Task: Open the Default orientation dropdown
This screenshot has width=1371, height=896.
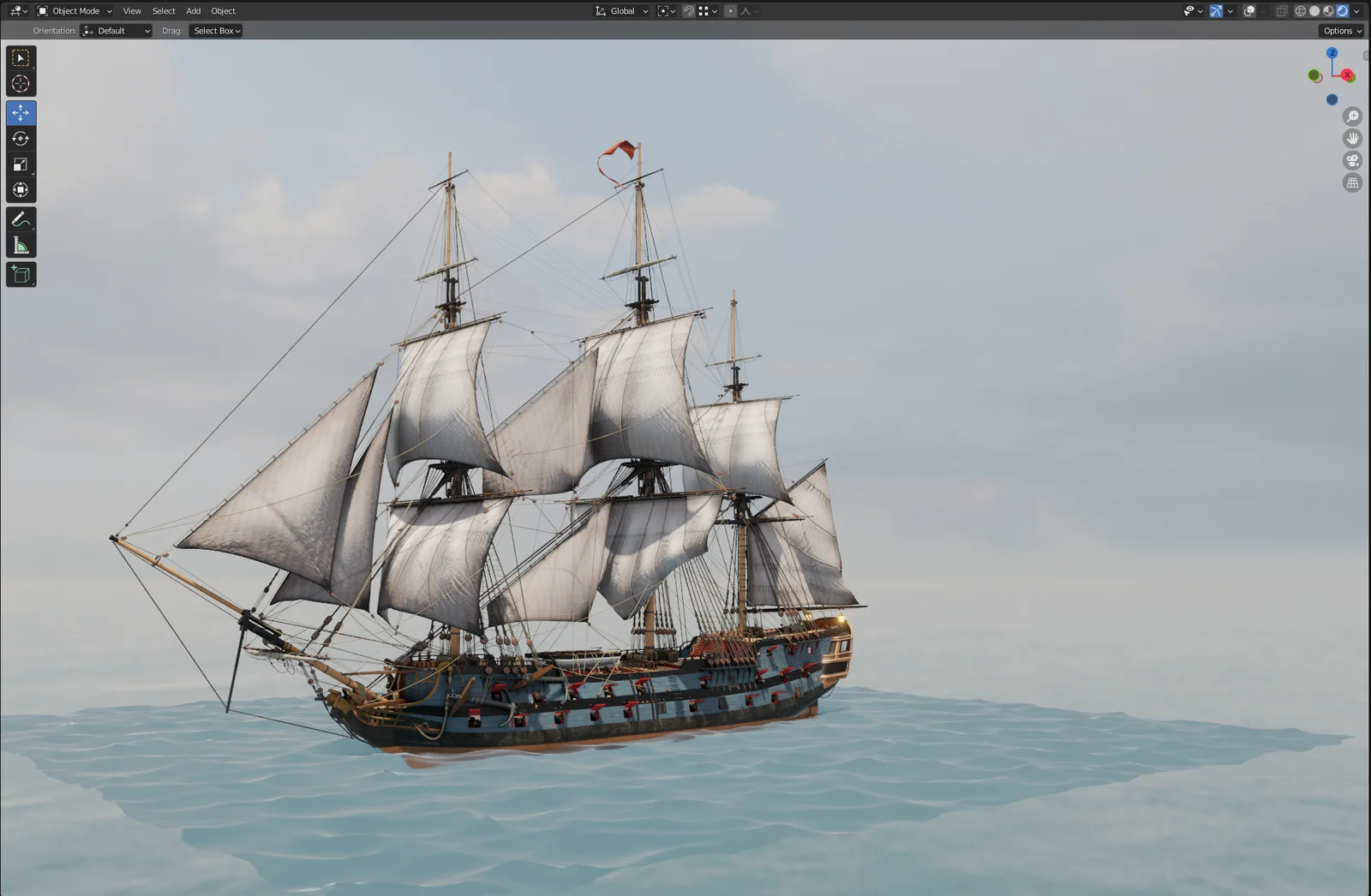Action: point(116,30)
